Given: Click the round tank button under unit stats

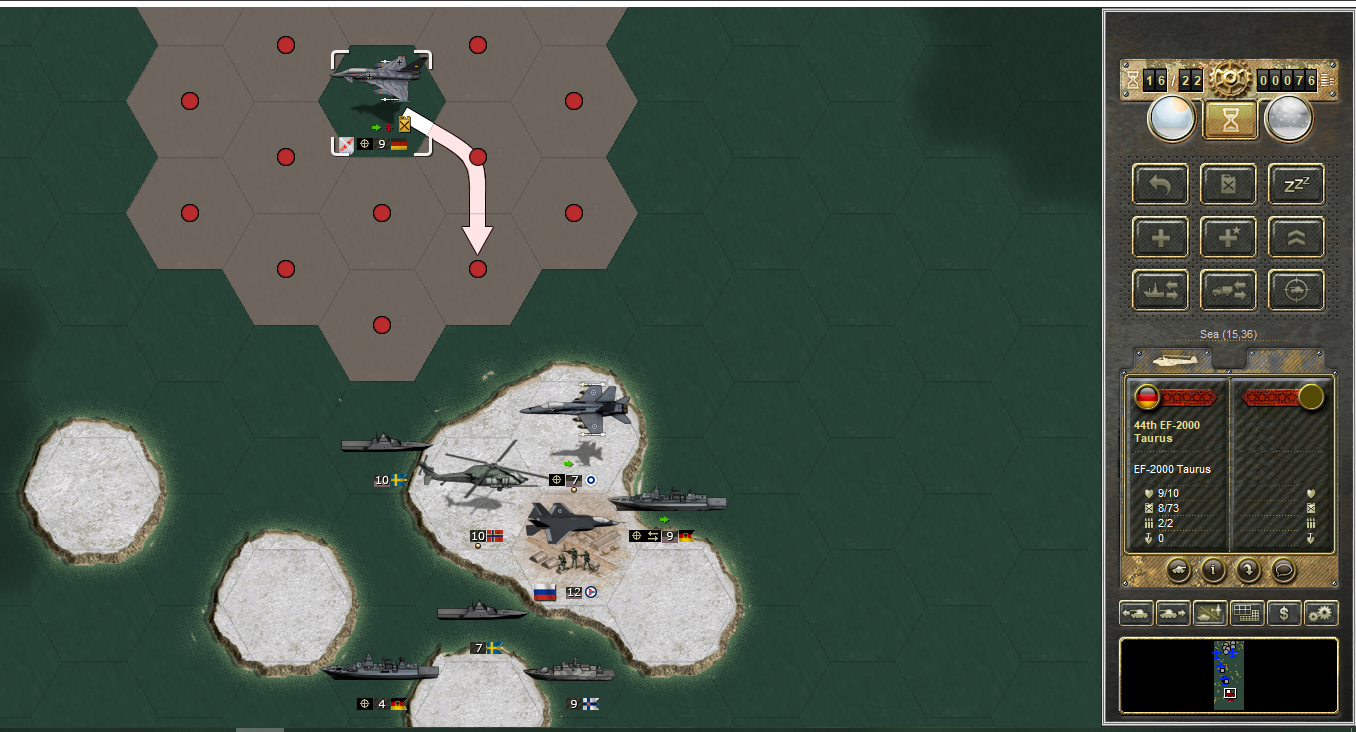Looking at the screenshot, I should (x=1180, y=570).
